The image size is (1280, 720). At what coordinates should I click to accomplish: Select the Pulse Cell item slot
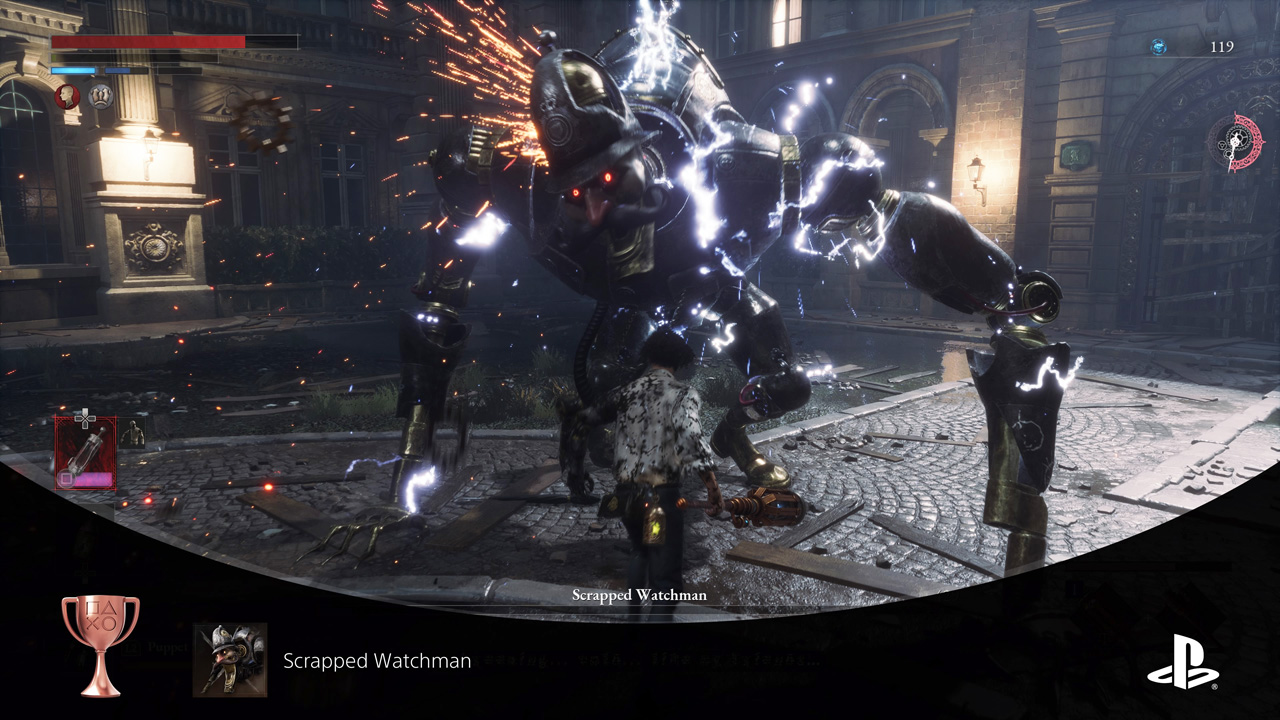(x=85, y=452)
